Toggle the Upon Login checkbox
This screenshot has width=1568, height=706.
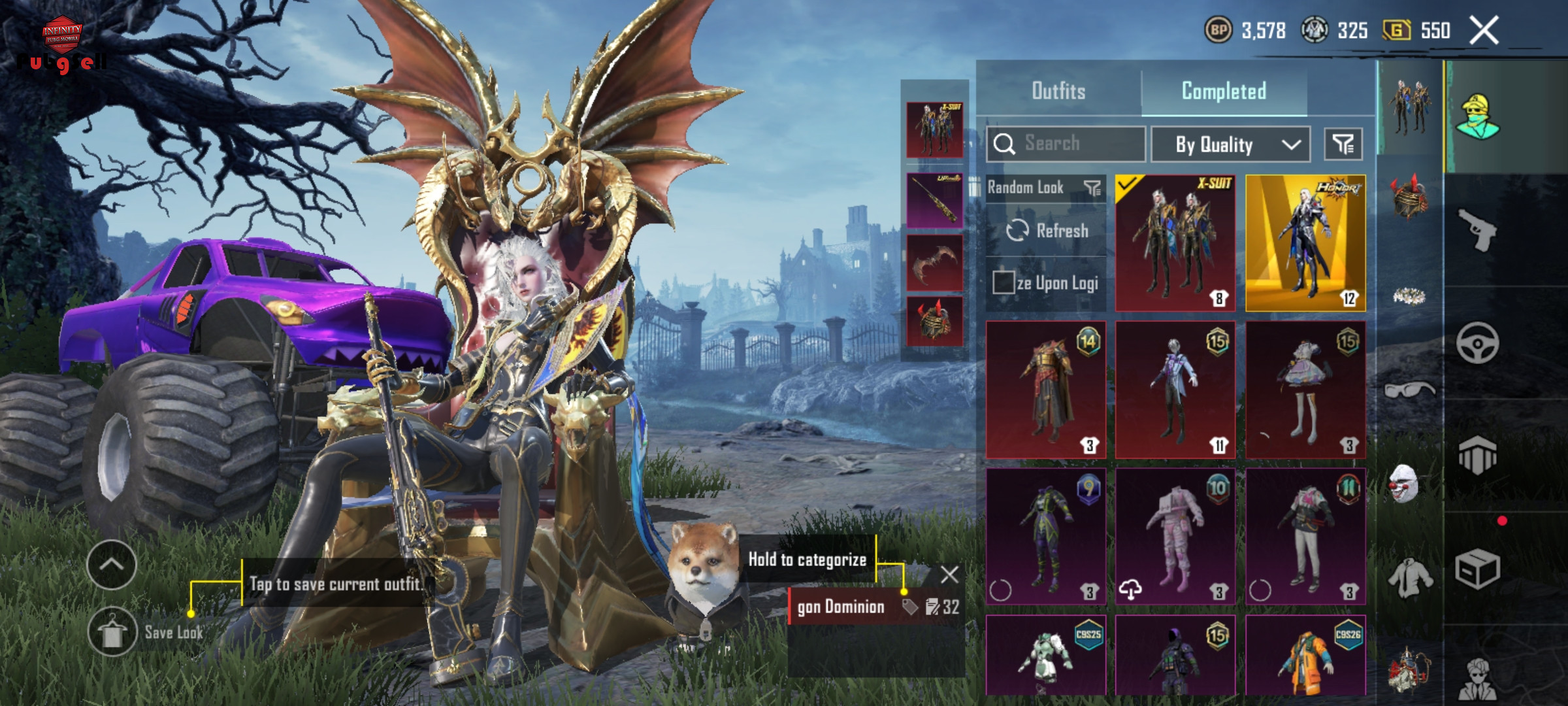pyautogui.click(x=1003, y=283)
